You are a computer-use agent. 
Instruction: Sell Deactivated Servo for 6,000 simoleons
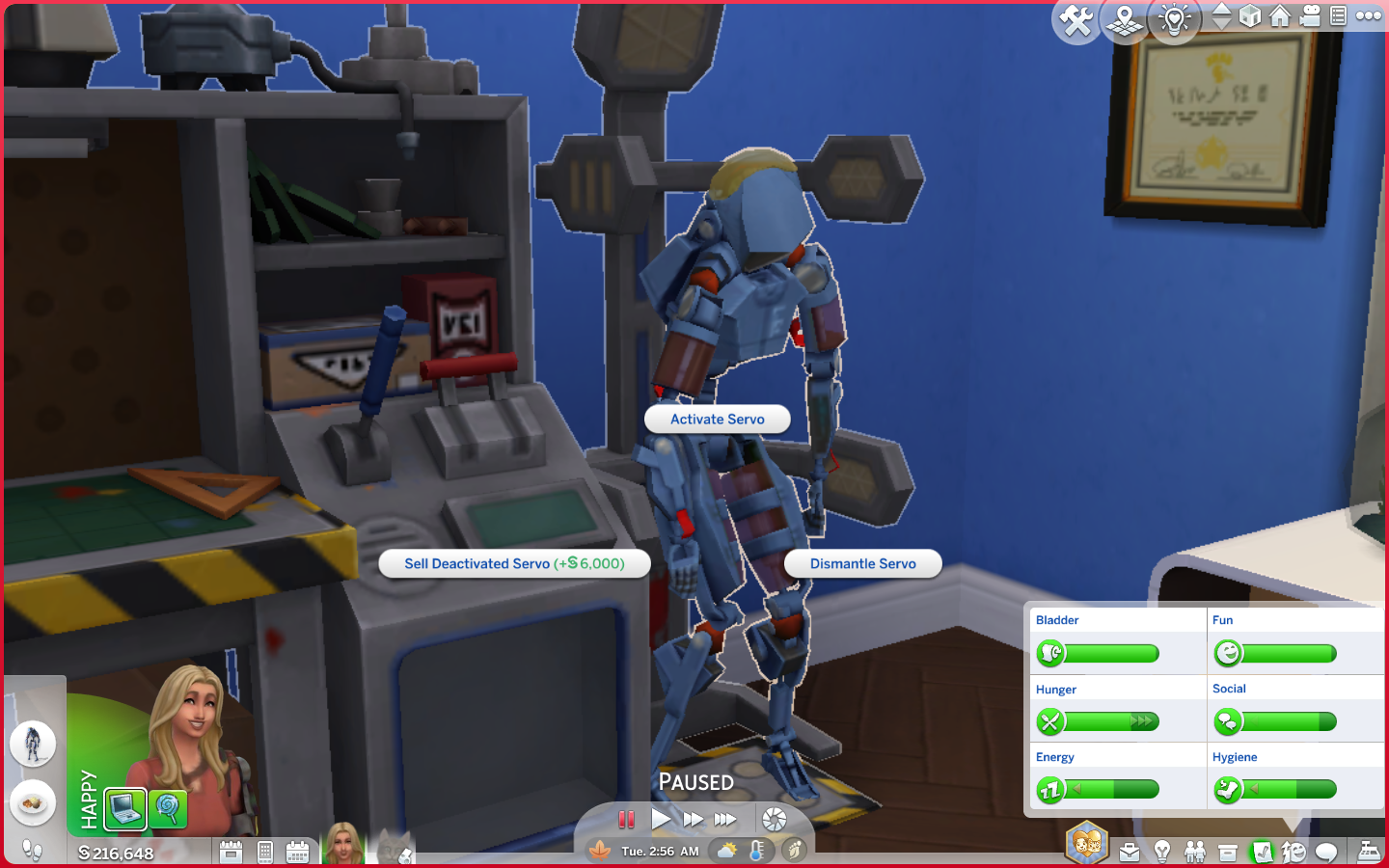pos(514,563)
